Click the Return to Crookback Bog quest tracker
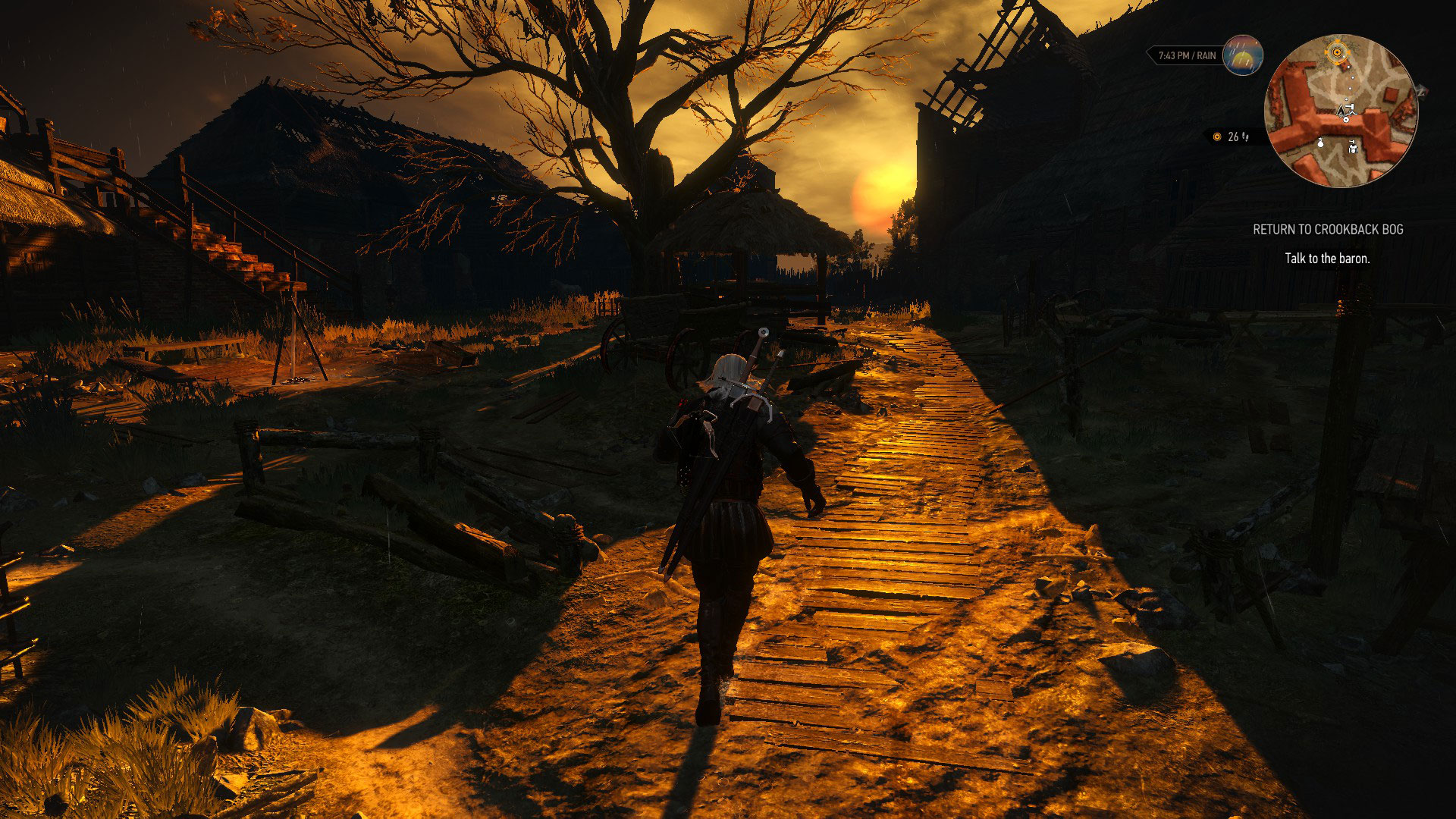This screenshot has height=819, width=1456. coord(1327,229)
